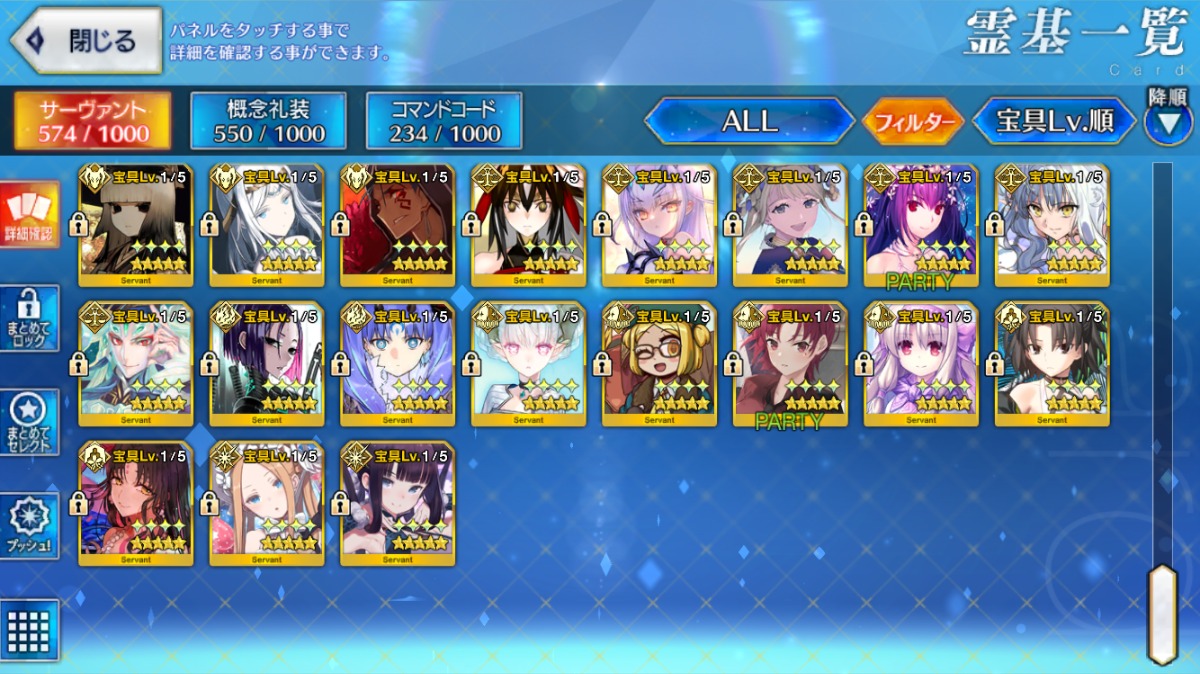The image size is (1200, 674).
Task: Open the プッシュ! push button
Action: (30, 526)
